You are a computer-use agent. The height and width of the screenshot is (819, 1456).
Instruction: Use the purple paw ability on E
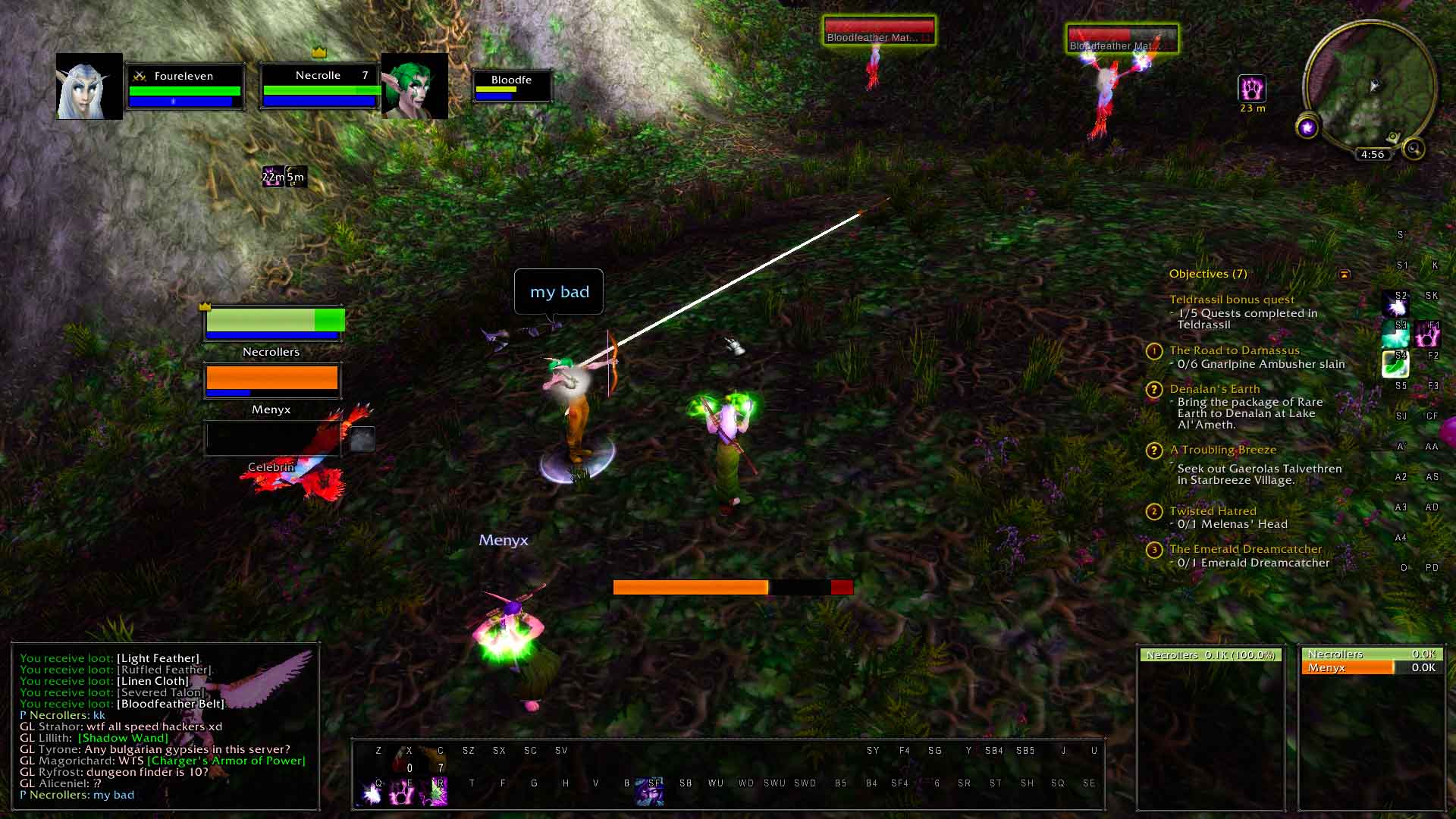click(403, 792)
